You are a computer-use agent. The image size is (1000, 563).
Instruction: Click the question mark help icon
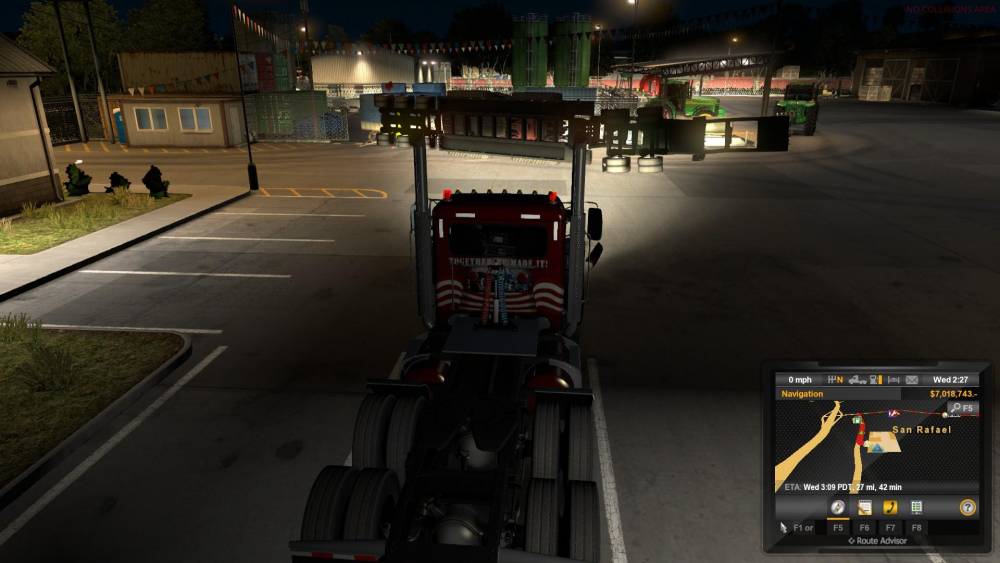pos(967,507)
